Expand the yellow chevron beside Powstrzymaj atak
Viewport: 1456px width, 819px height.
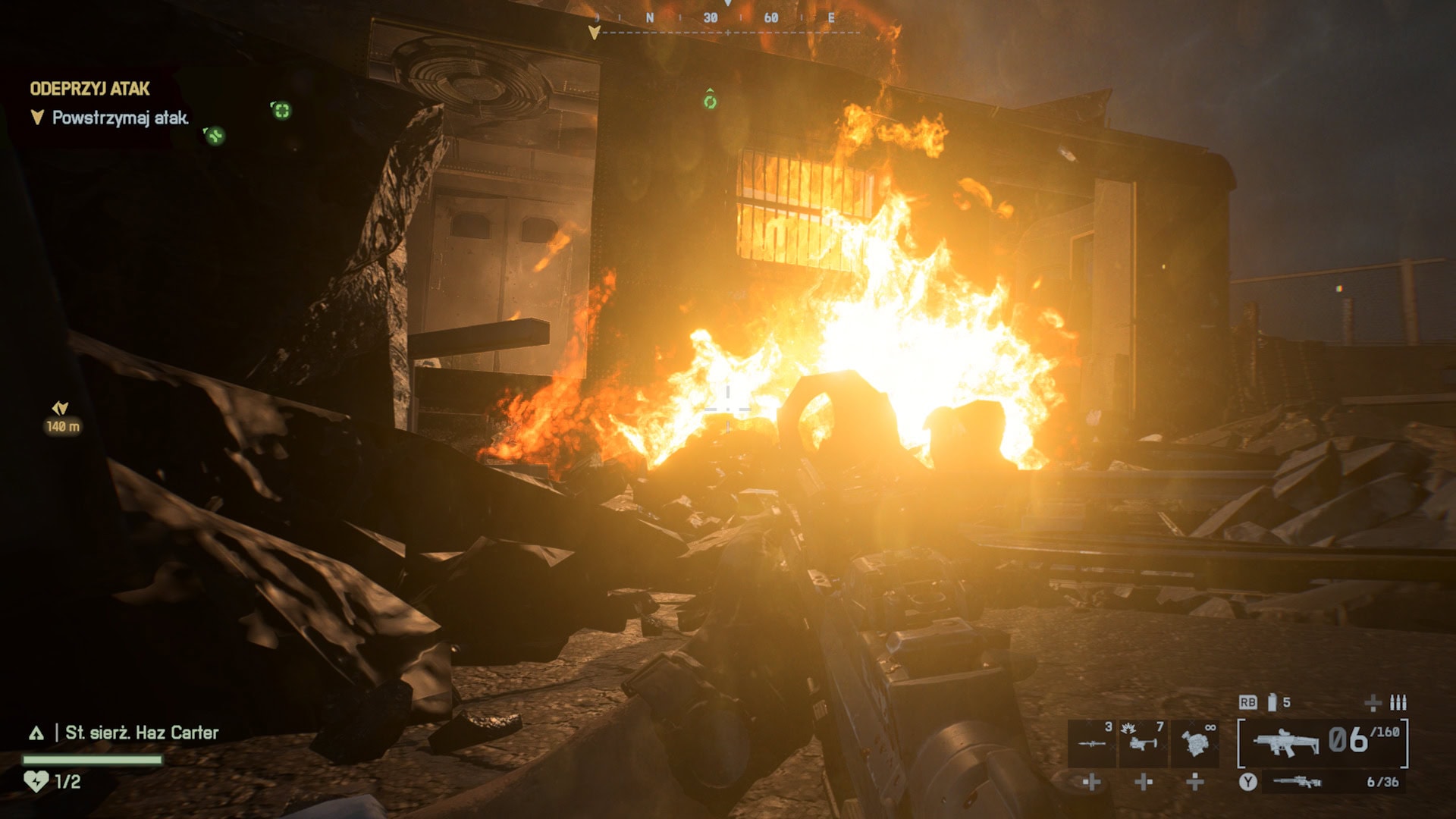pos(37,115)
